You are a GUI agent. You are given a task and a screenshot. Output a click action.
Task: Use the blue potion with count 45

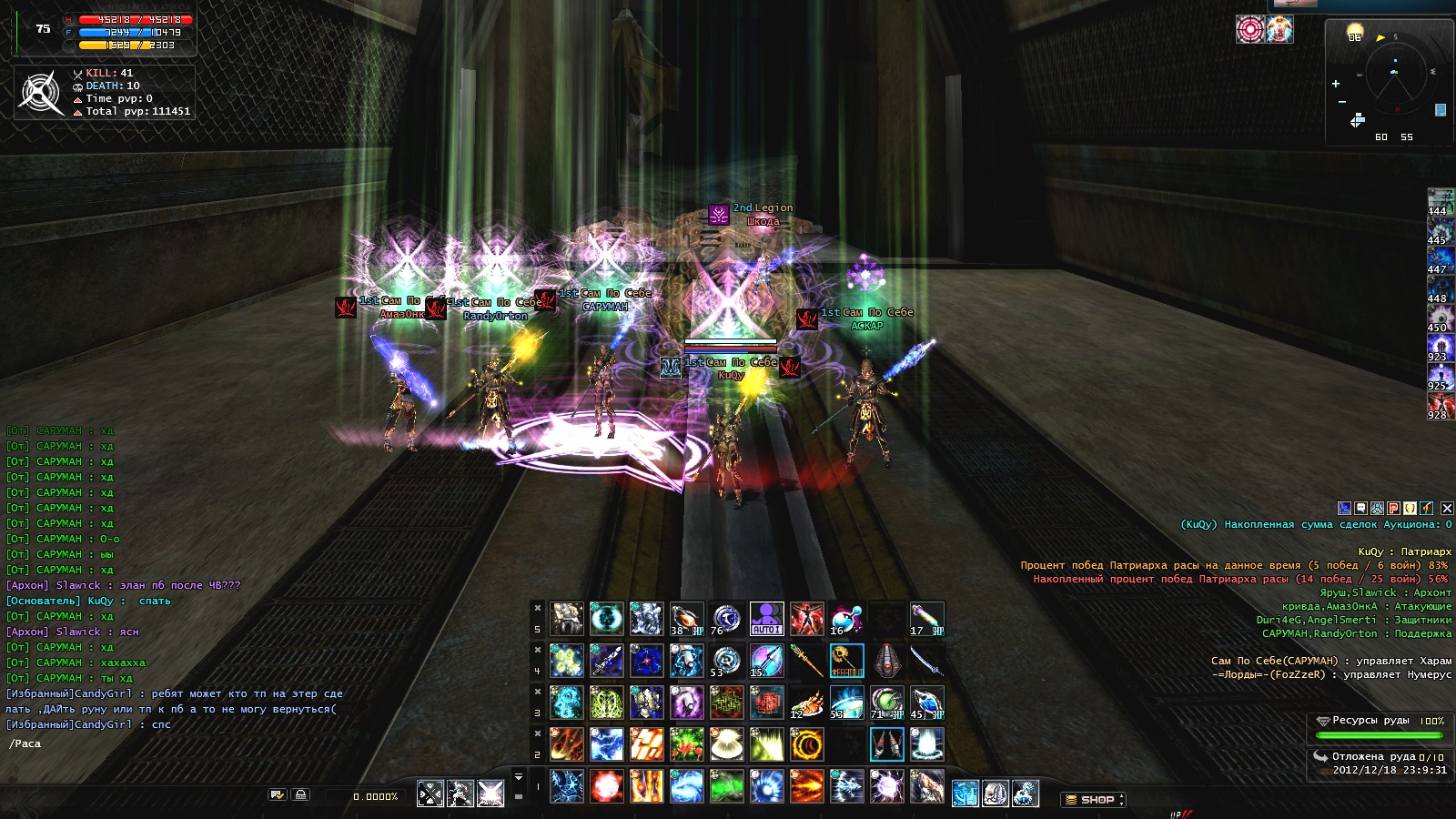point(926,703)
